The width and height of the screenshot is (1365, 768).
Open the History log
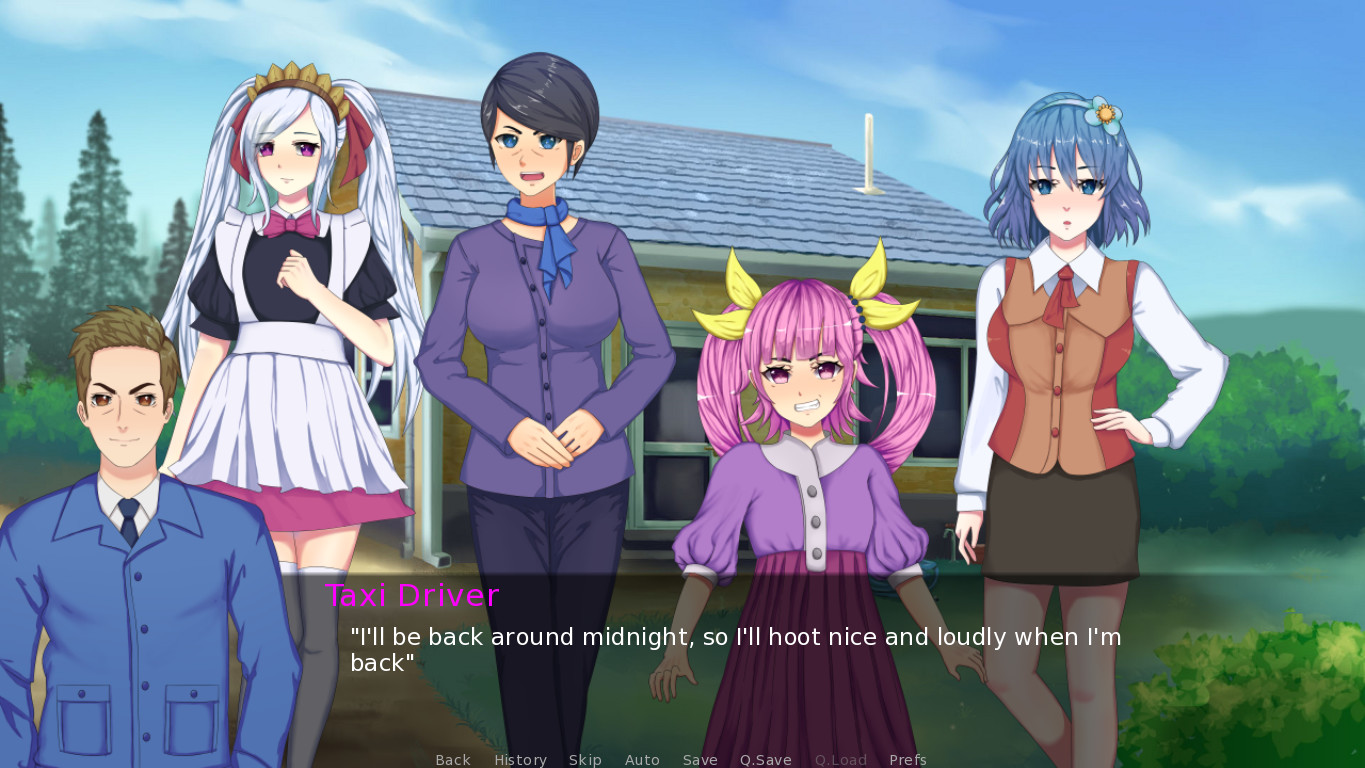coord(520,760)
